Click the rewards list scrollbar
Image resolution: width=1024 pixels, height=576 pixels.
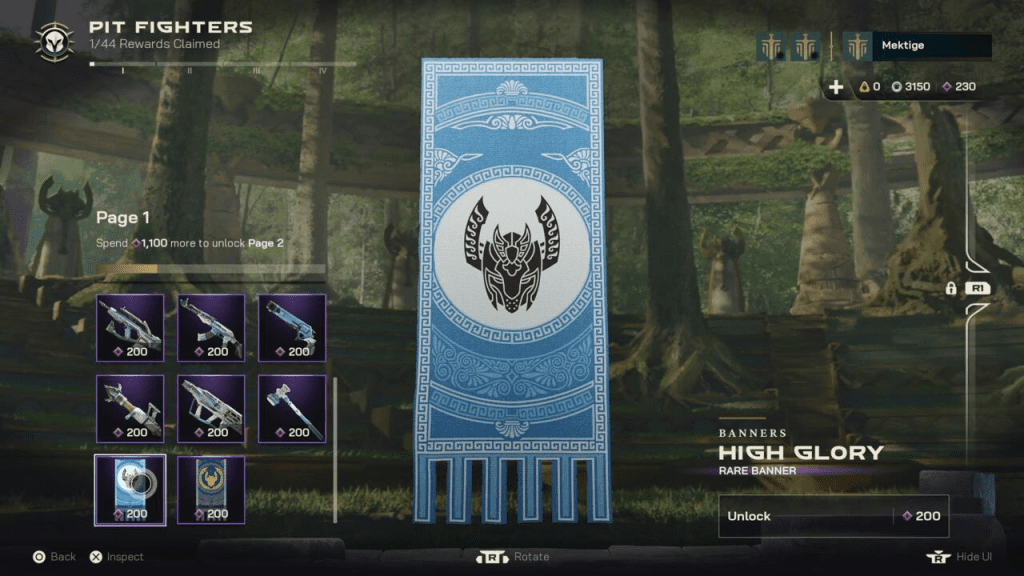[x=335, y=450]
